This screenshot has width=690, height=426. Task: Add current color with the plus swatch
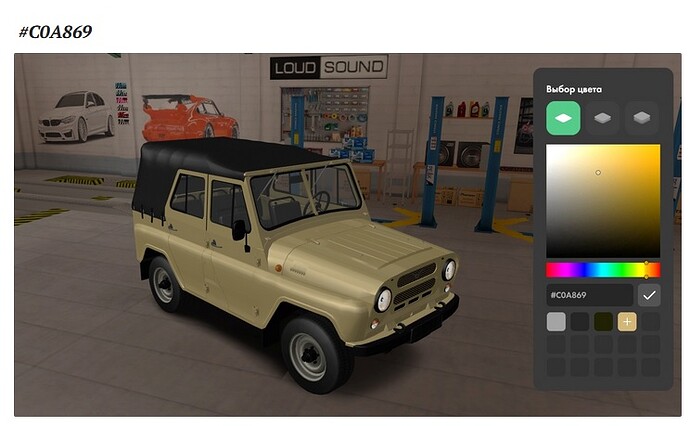click(627, 321)
